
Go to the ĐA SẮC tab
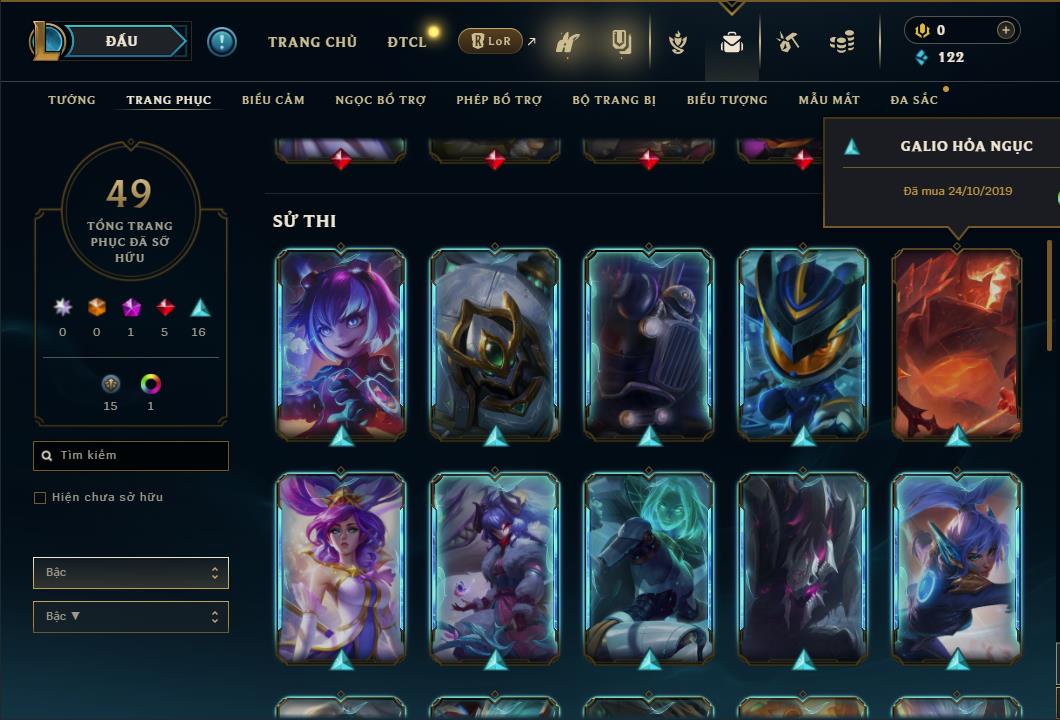(914, 100)
